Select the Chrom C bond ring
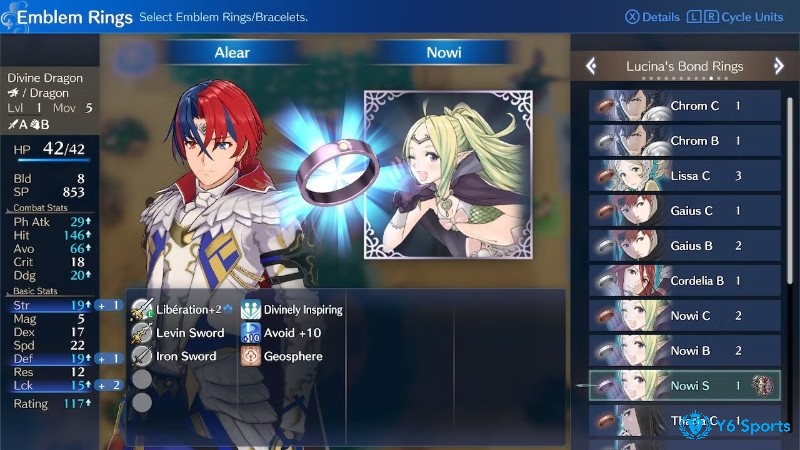Image resolution: width=800 pixels, height=450 pixels. [x=684, y=106]
